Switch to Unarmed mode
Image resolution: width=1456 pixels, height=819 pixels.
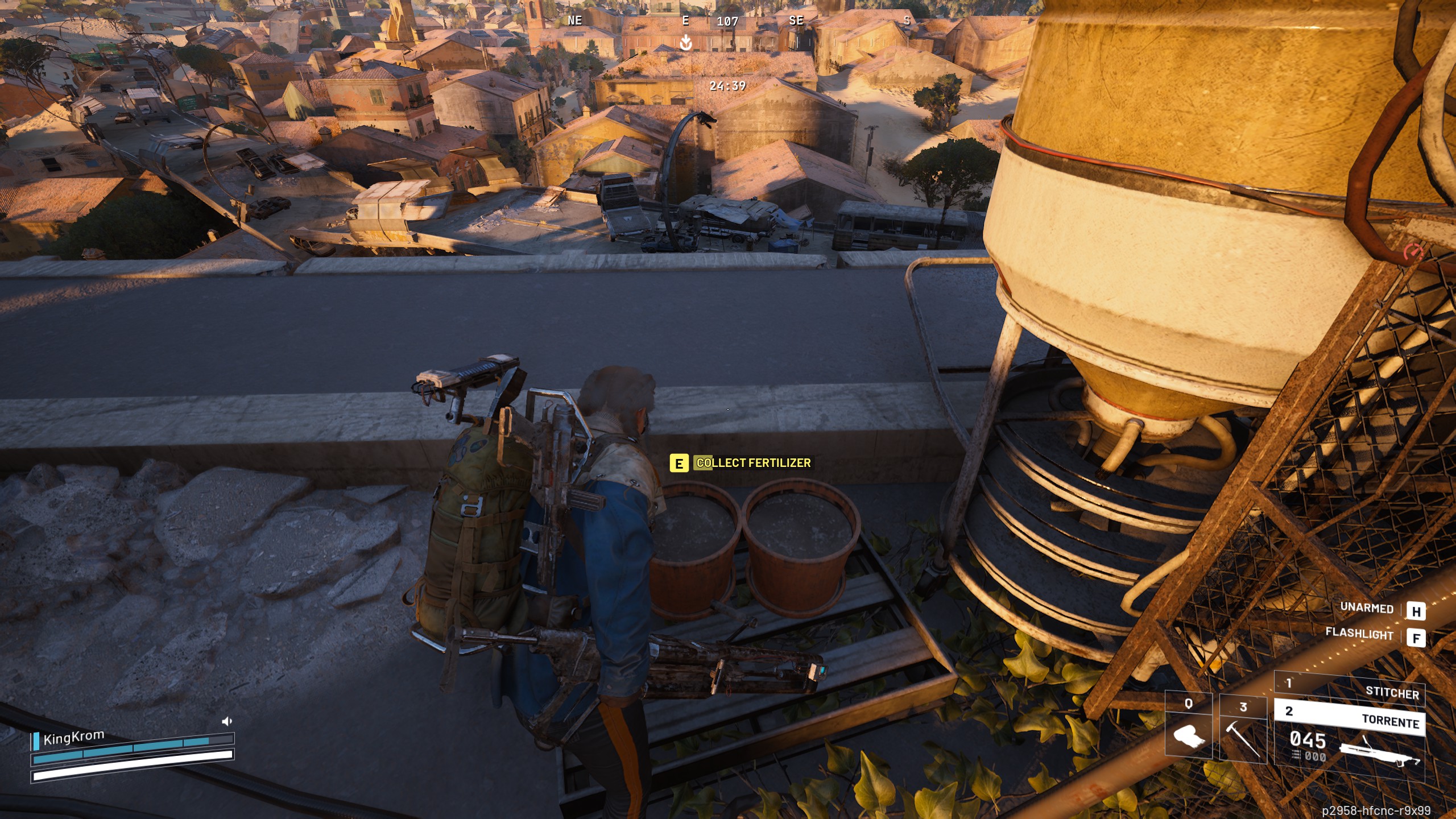coord(1368,610)
